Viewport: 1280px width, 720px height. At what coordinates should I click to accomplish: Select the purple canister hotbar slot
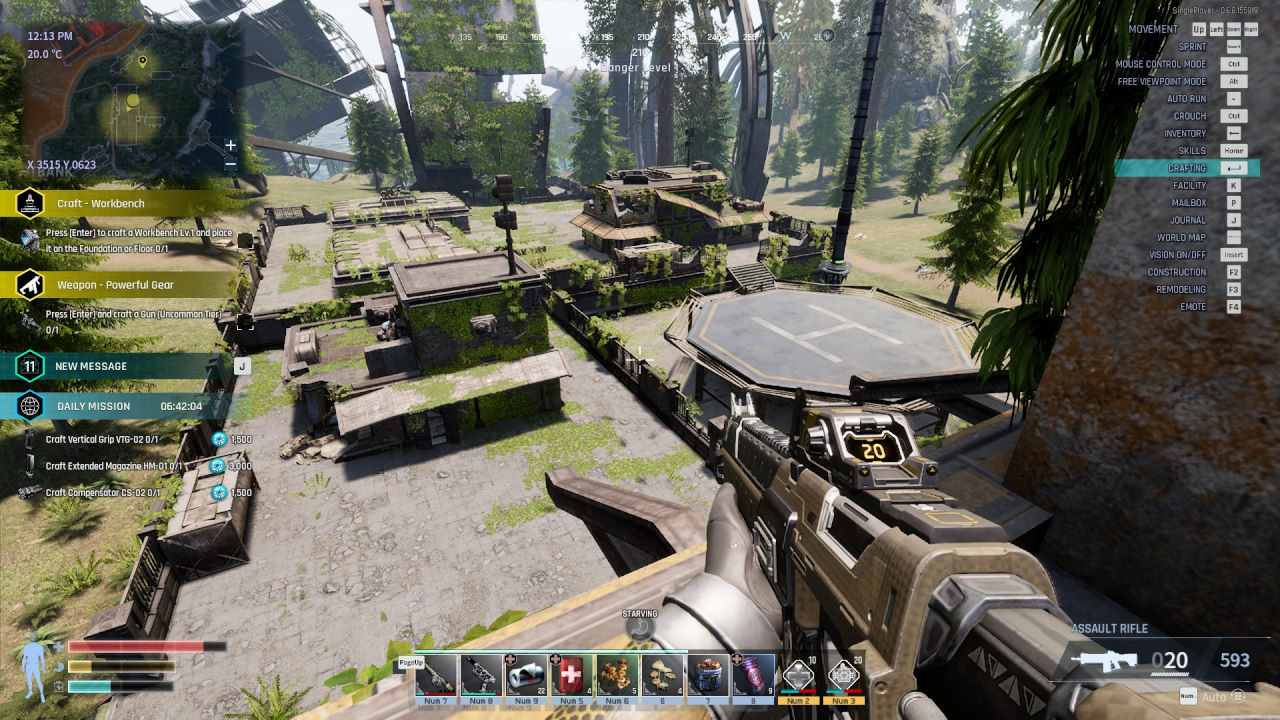(753, 675)
